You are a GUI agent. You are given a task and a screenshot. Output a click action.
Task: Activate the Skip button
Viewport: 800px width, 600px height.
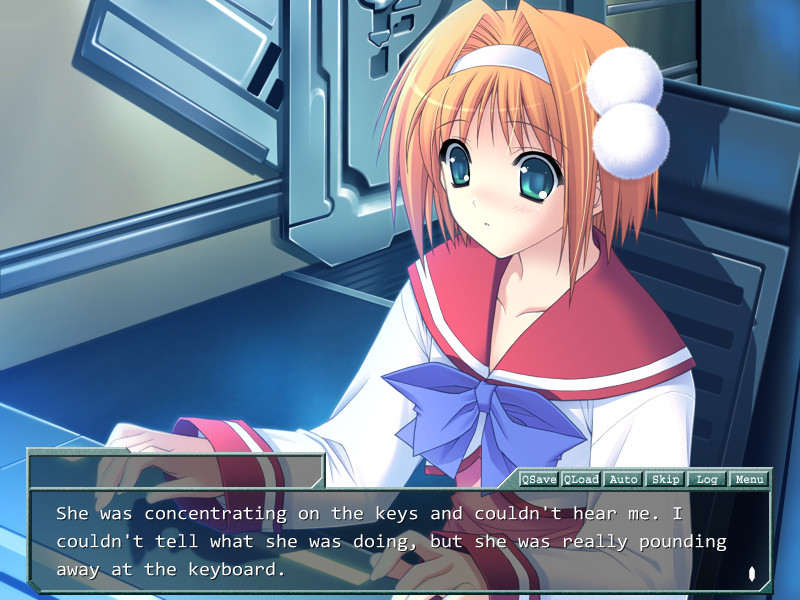pos(665,479)
